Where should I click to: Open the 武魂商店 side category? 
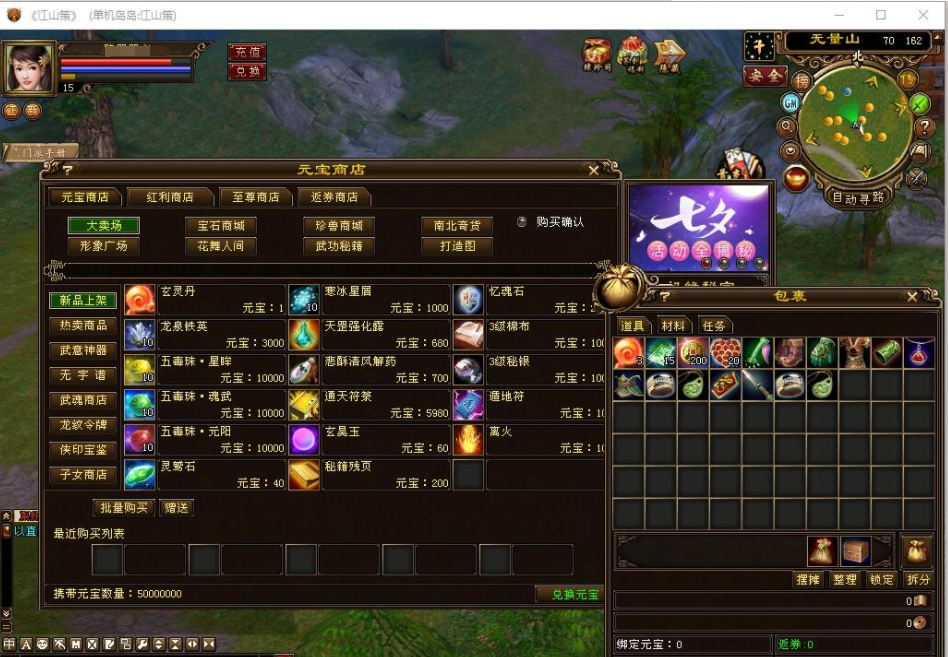[83, 400]
